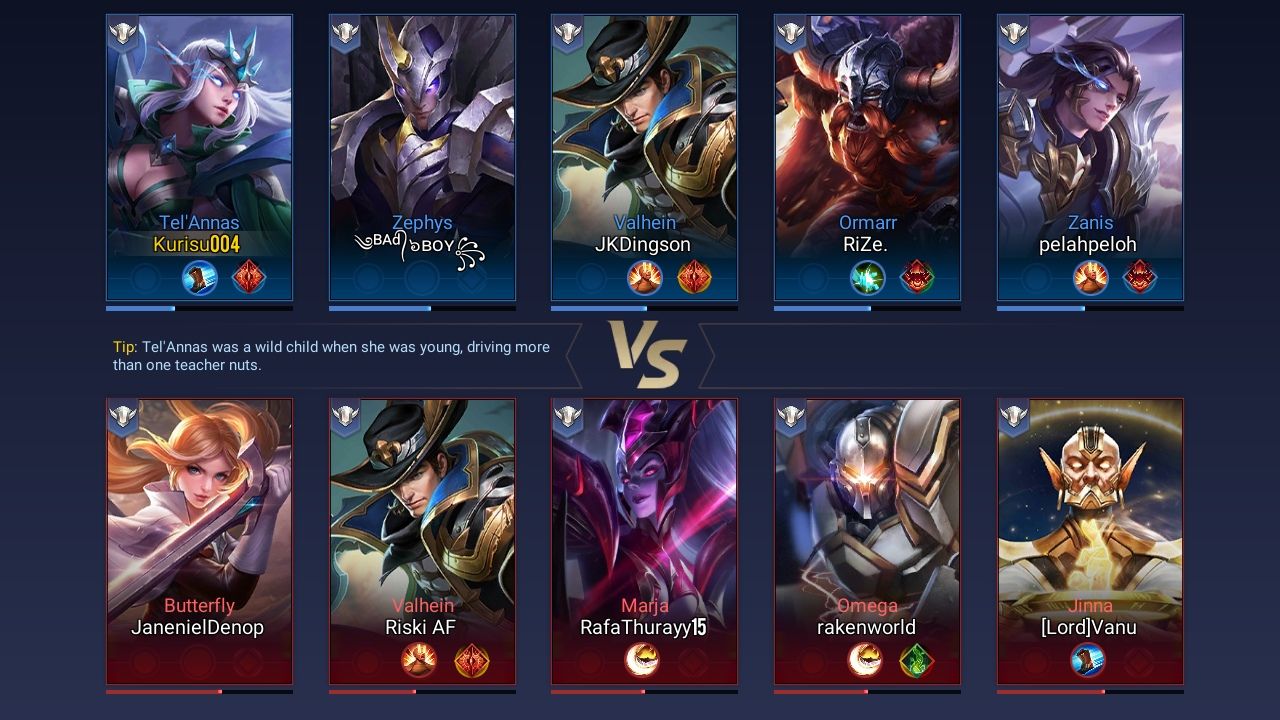This screenshot has width=1280, height=720.
Task: Click JKDingson's Punish spell icon
Action: click(x=645, y=277)
